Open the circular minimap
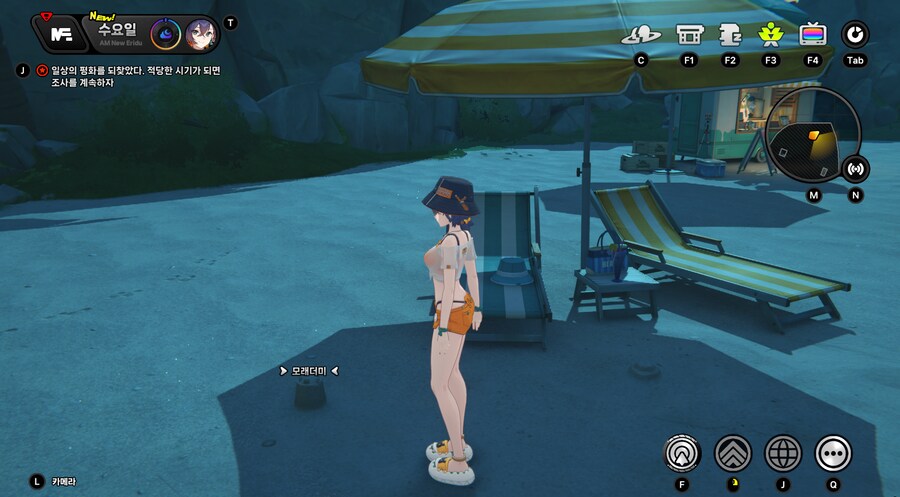The height and width of the screenshot is (497, 900). click(812, 135)
